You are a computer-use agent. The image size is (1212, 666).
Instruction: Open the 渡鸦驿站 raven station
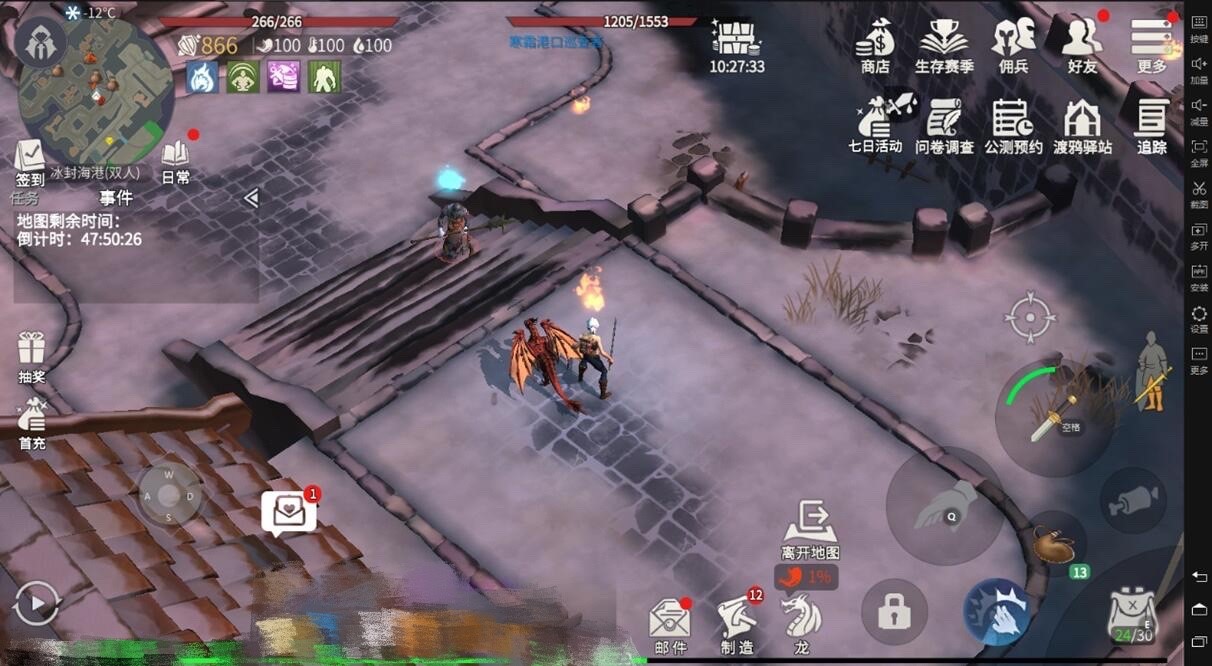click(x=1082, y=124)
